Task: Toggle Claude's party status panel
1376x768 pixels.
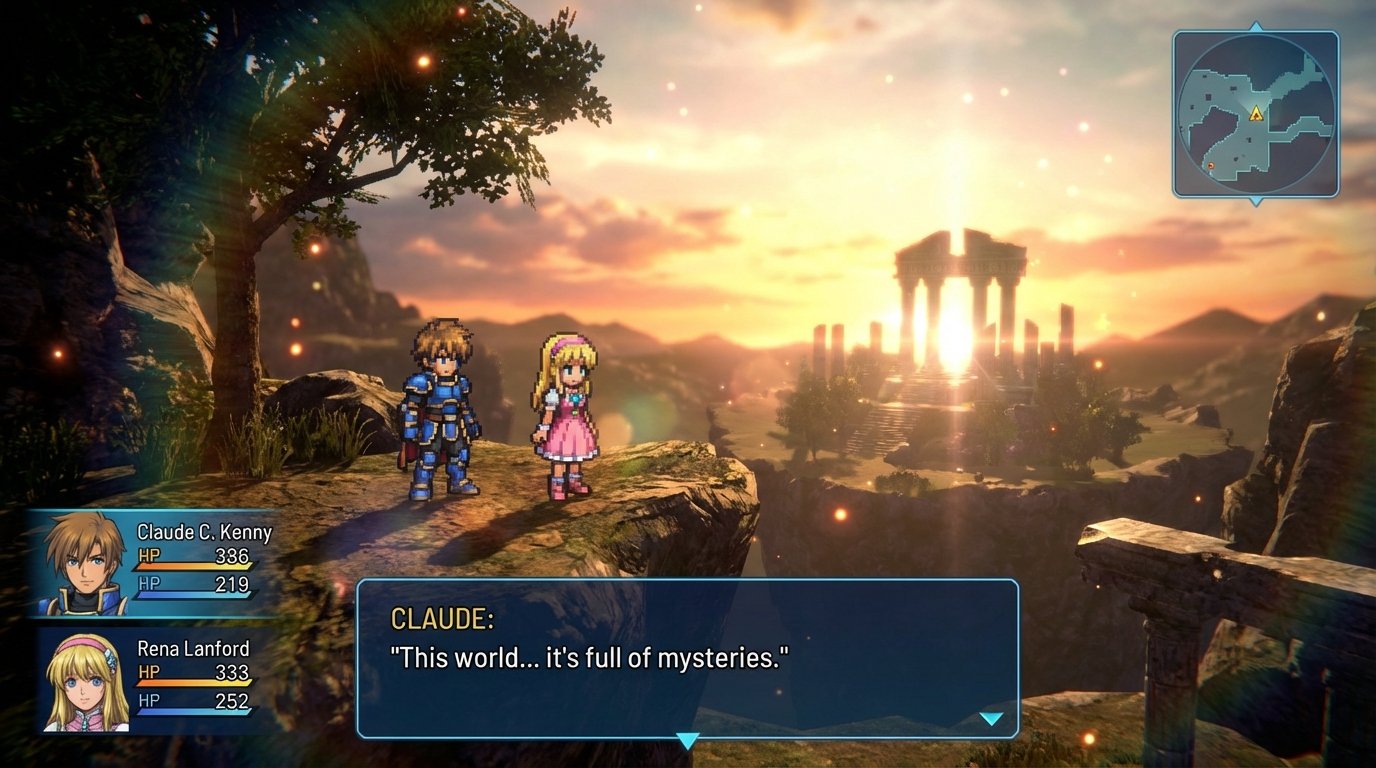Action: 150,560
